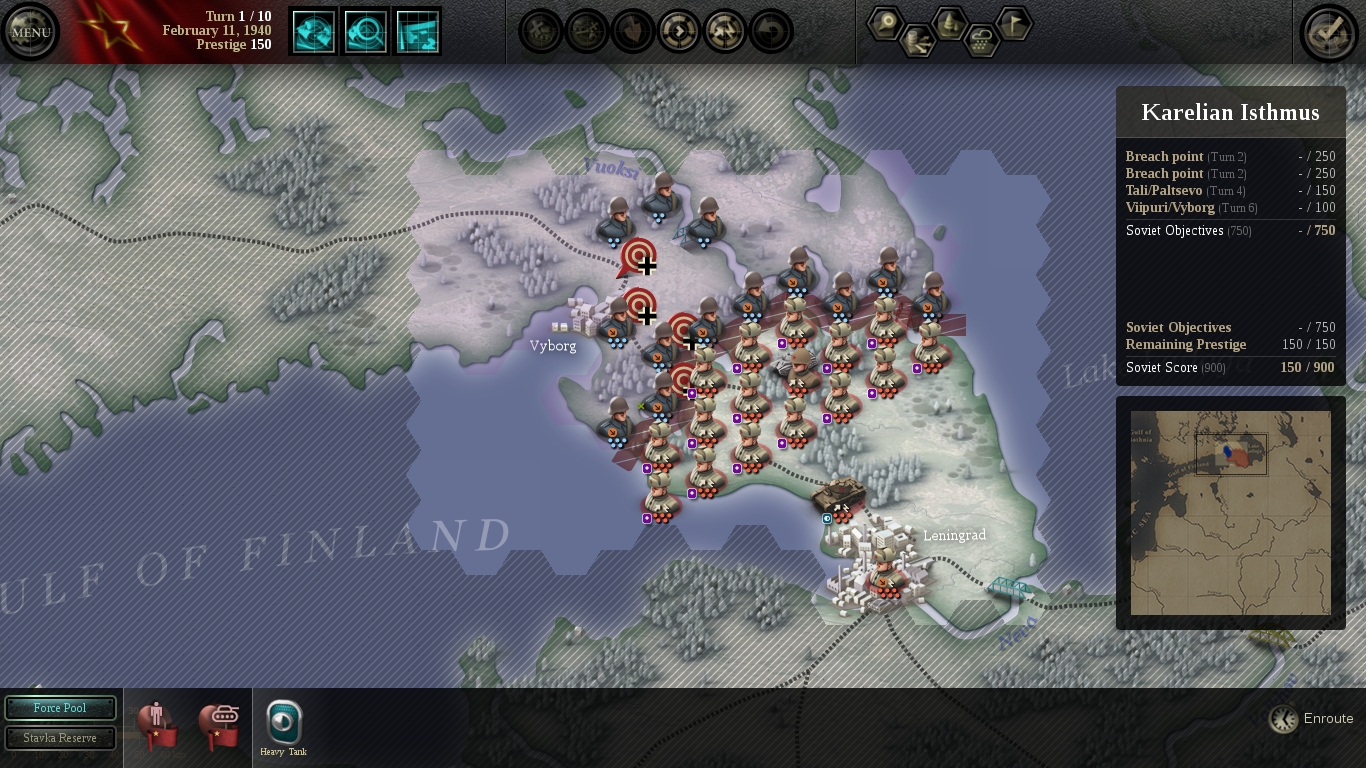Viewport: 1366px width, 768px height.
Task: Select the tank reinforcement icon
Action: 219,724
